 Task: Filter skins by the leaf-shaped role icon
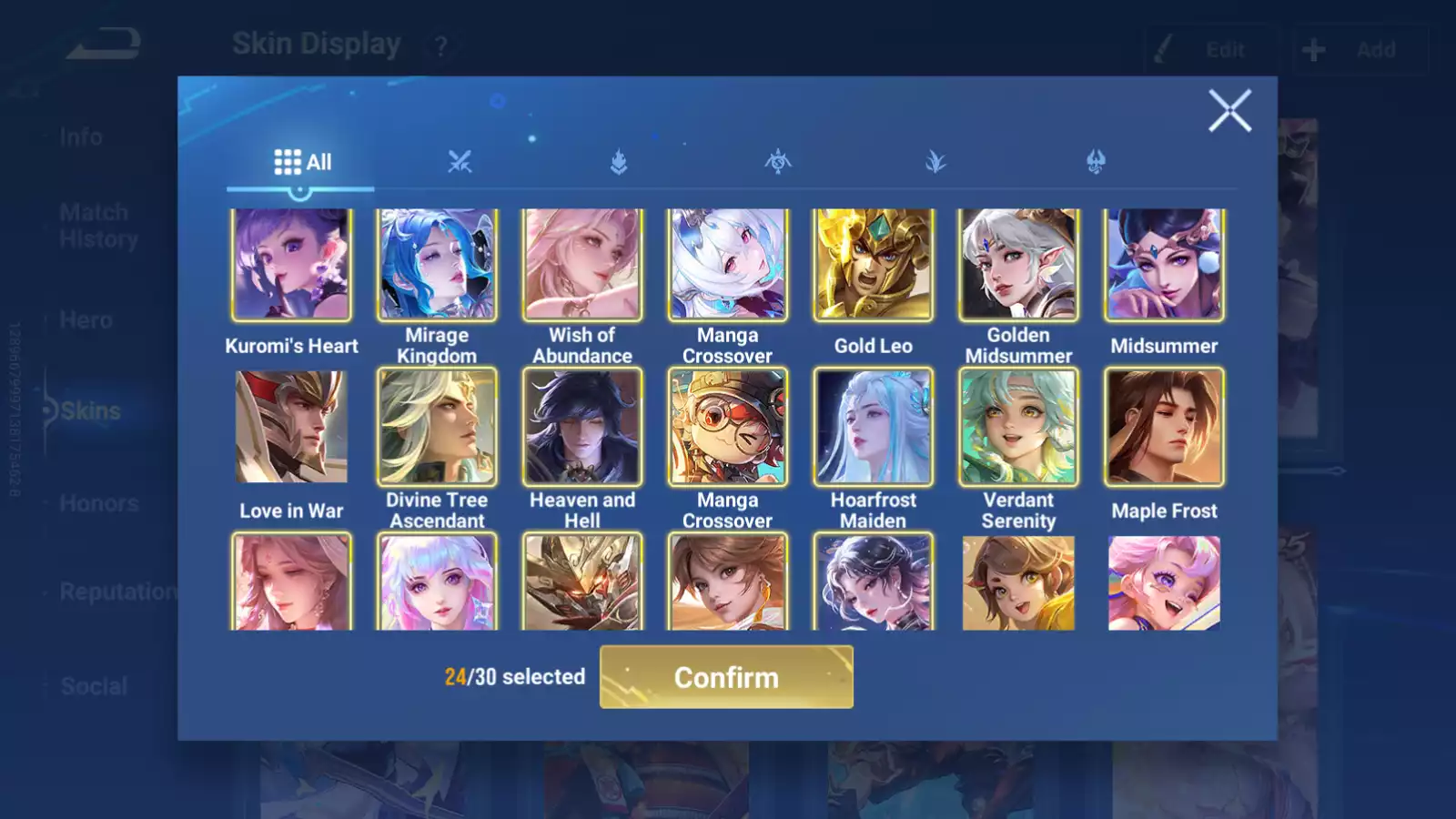(935, 160)
